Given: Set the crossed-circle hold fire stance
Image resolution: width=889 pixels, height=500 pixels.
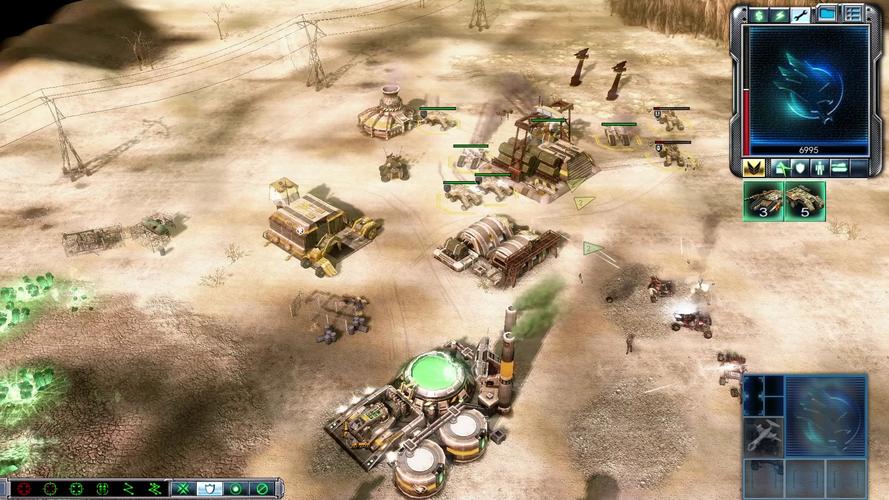Looking at the screenshot, I should tap(262, 489).
